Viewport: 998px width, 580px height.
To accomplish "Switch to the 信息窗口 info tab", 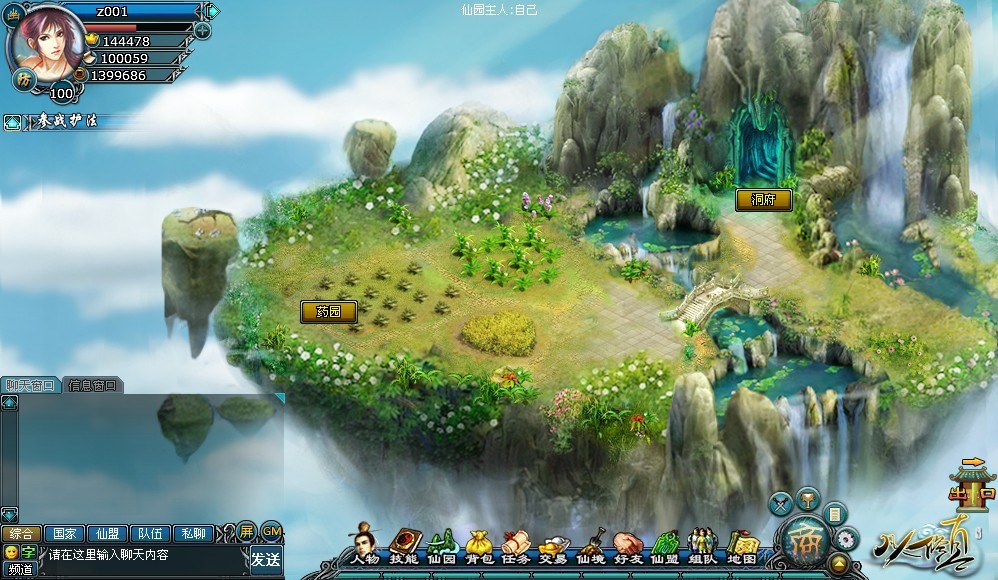I will [92, 385].
